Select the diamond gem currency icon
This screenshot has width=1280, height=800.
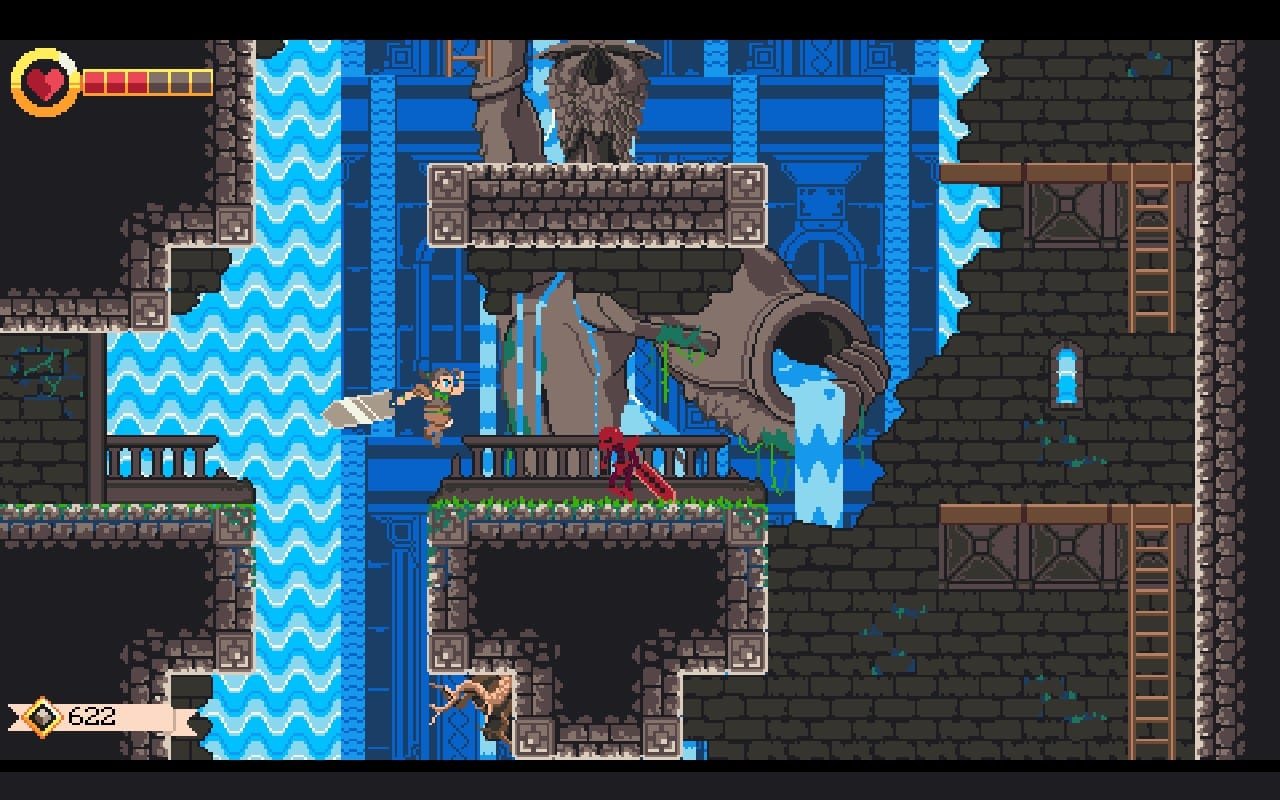click(42, 716)
